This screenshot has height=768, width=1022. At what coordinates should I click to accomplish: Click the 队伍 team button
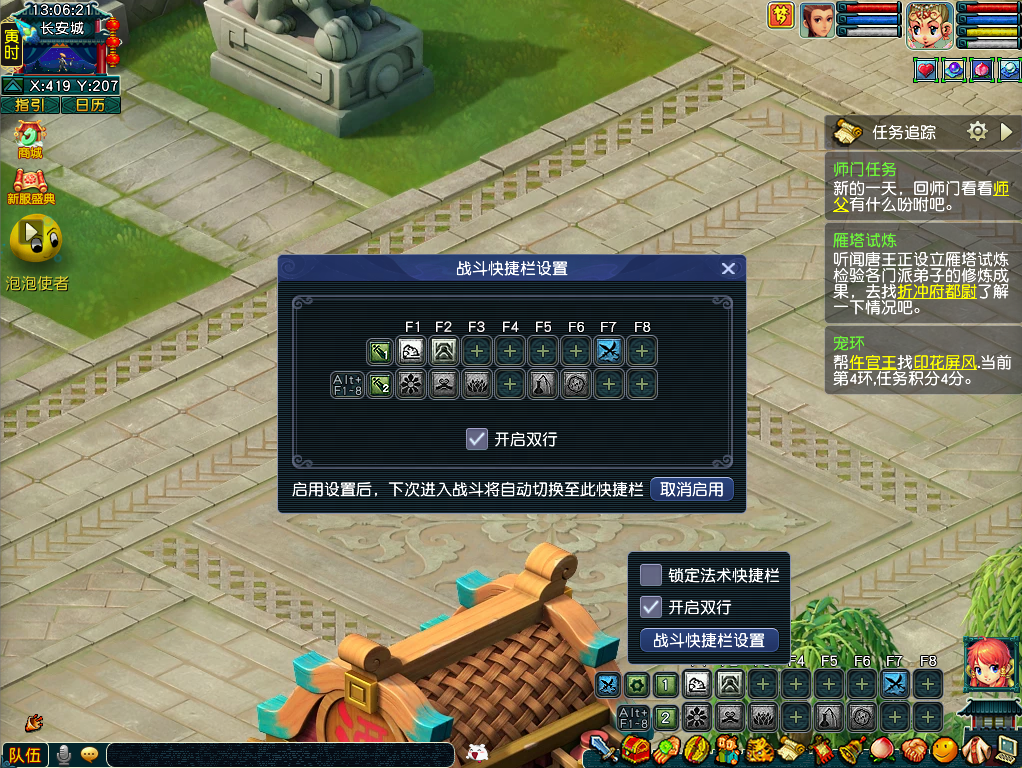[x=24, y=755]
